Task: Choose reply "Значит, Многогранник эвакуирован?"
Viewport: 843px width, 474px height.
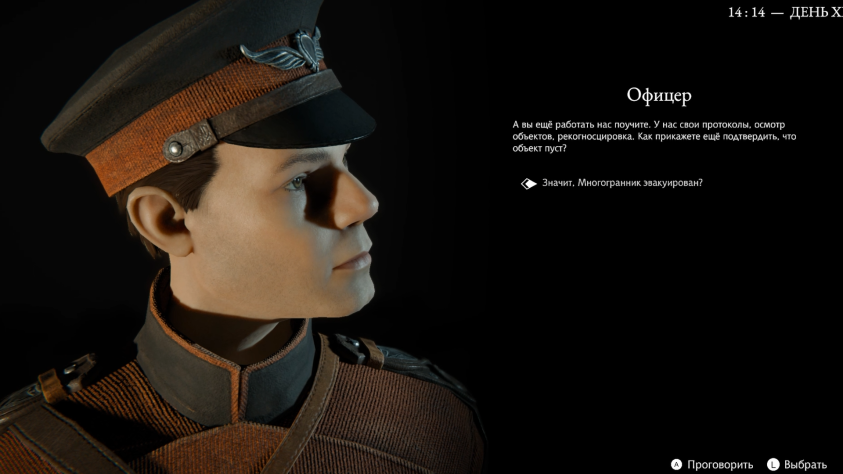Action: point(622,183)
